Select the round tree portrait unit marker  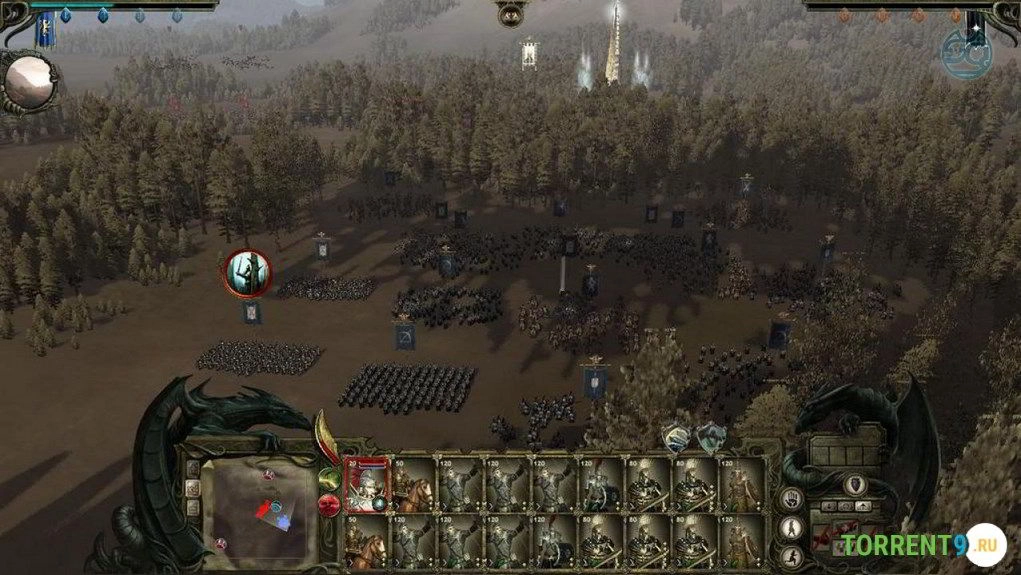click(x=246, y=273)
